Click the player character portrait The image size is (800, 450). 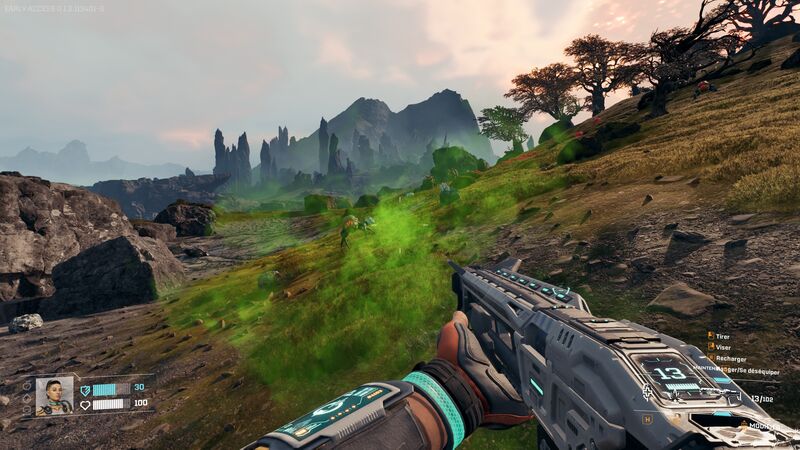coord(54,396)
